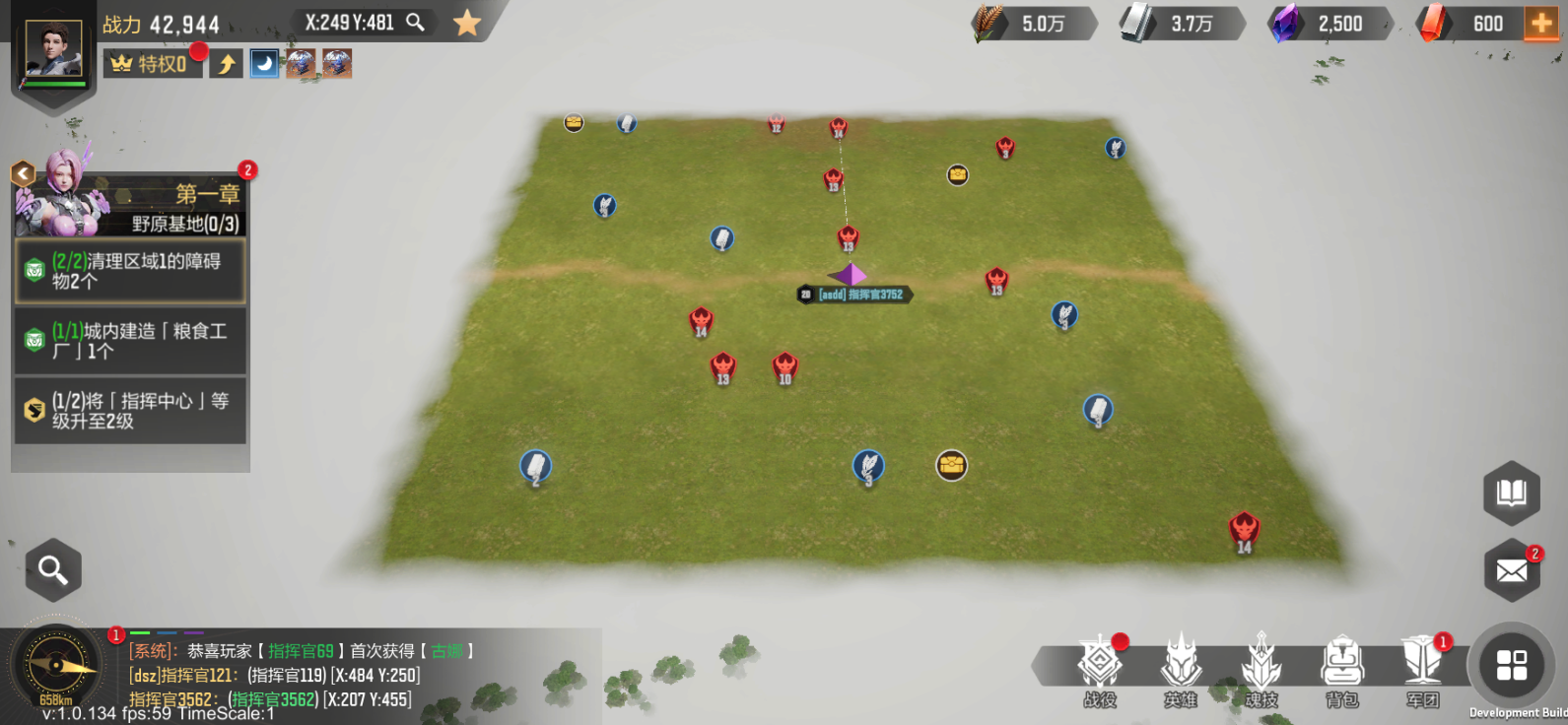1568x725 pixels.
Task: Open the book guide button
Action: (x=1511, y=492)
